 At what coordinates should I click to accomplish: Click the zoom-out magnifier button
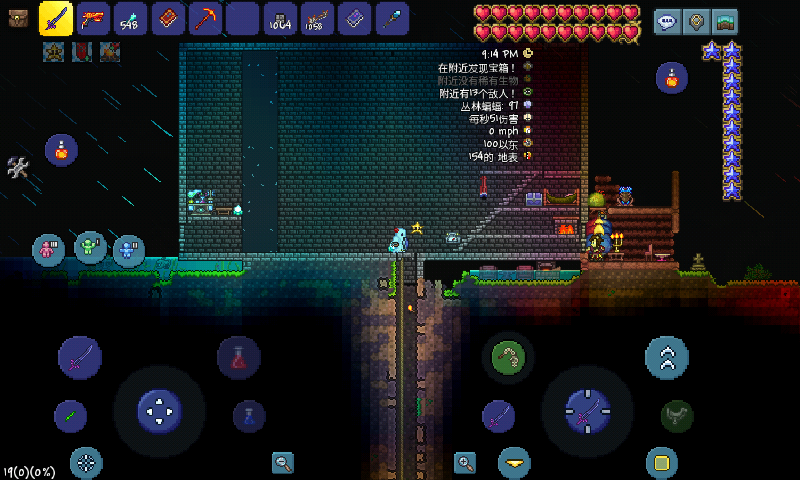tap(283, 462)
